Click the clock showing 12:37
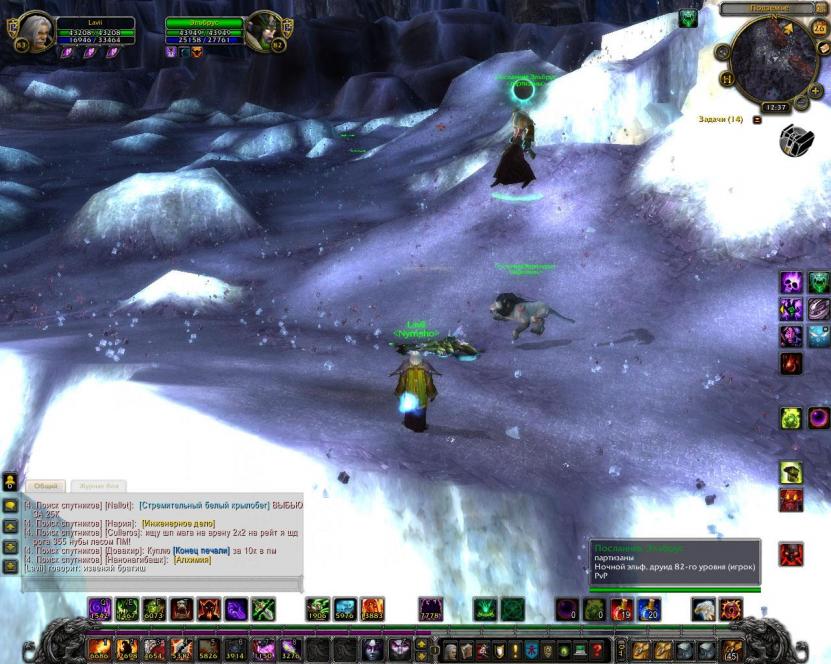Viewport: 831px width, 664px height. click(773, 106)
